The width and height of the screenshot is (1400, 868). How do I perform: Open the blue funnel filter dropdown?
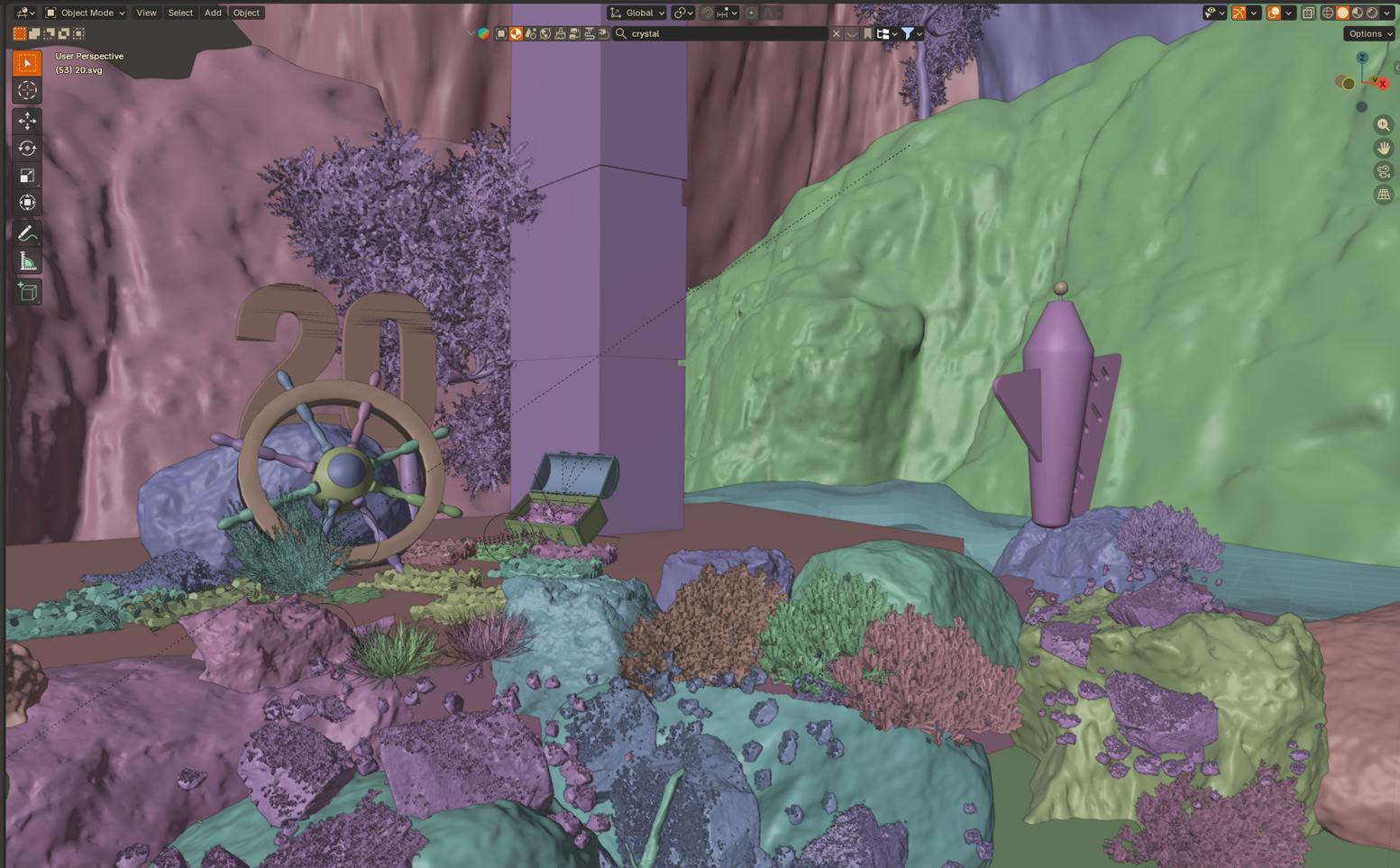click(911, 33)
